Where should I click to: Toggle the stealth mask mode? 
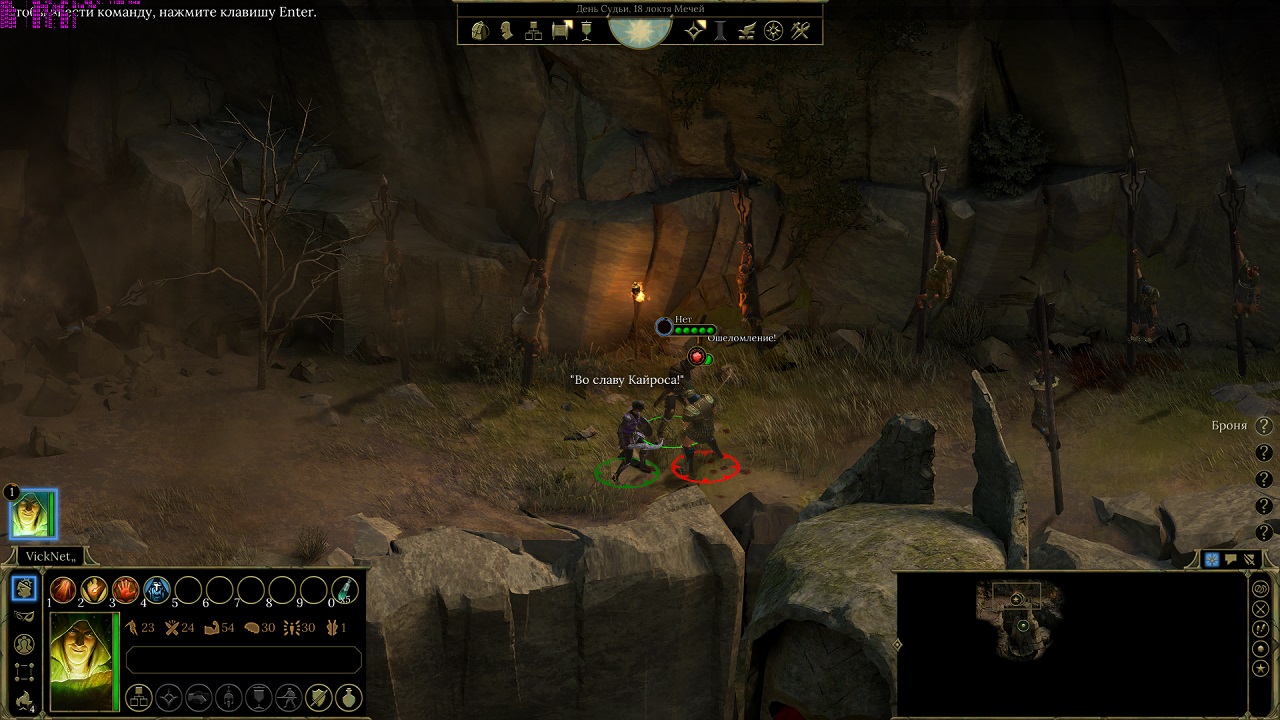tap(25, 616)
